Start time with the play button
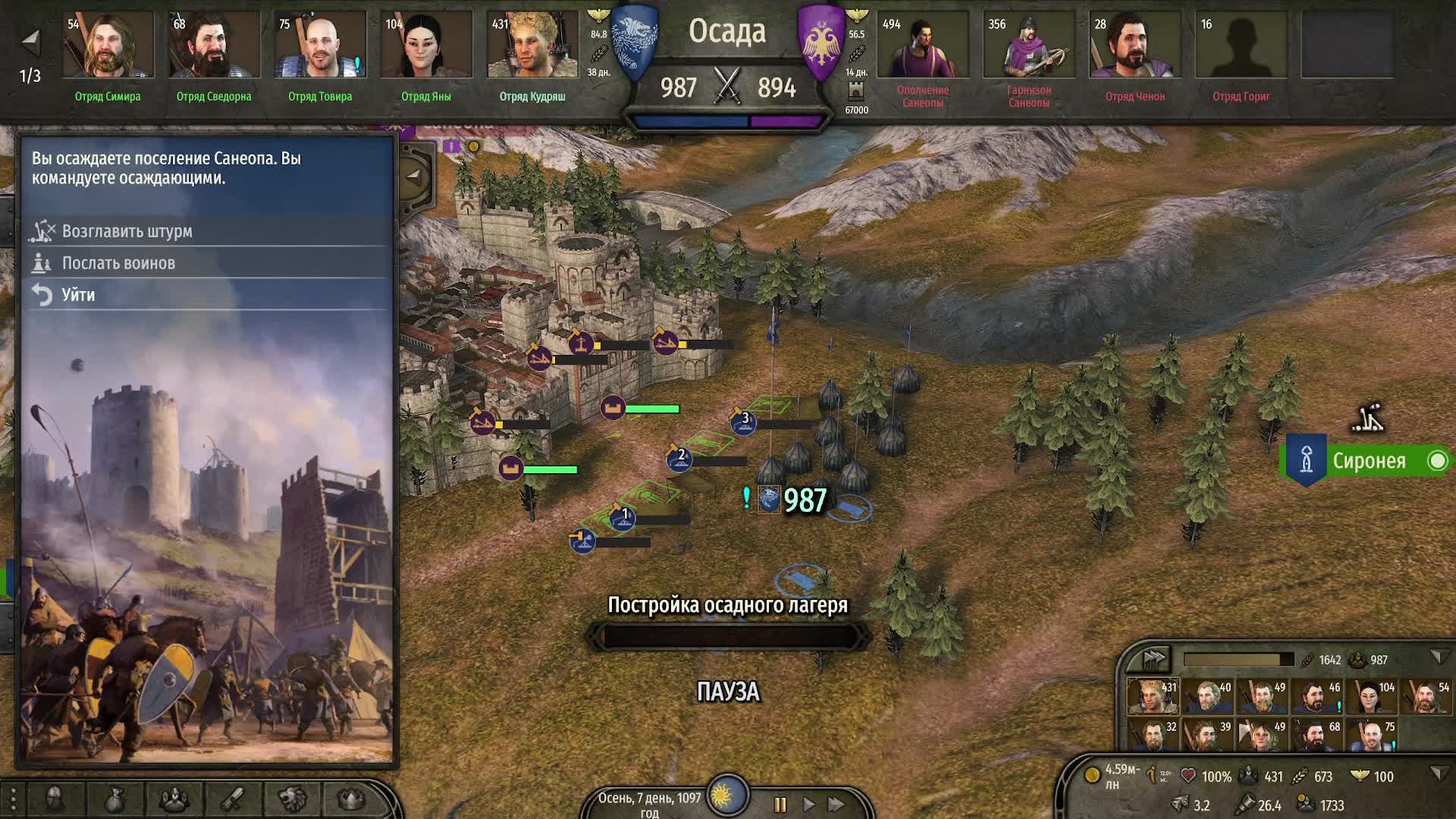This screenshot has height=819, width=1456. click(x=808, y=804)
